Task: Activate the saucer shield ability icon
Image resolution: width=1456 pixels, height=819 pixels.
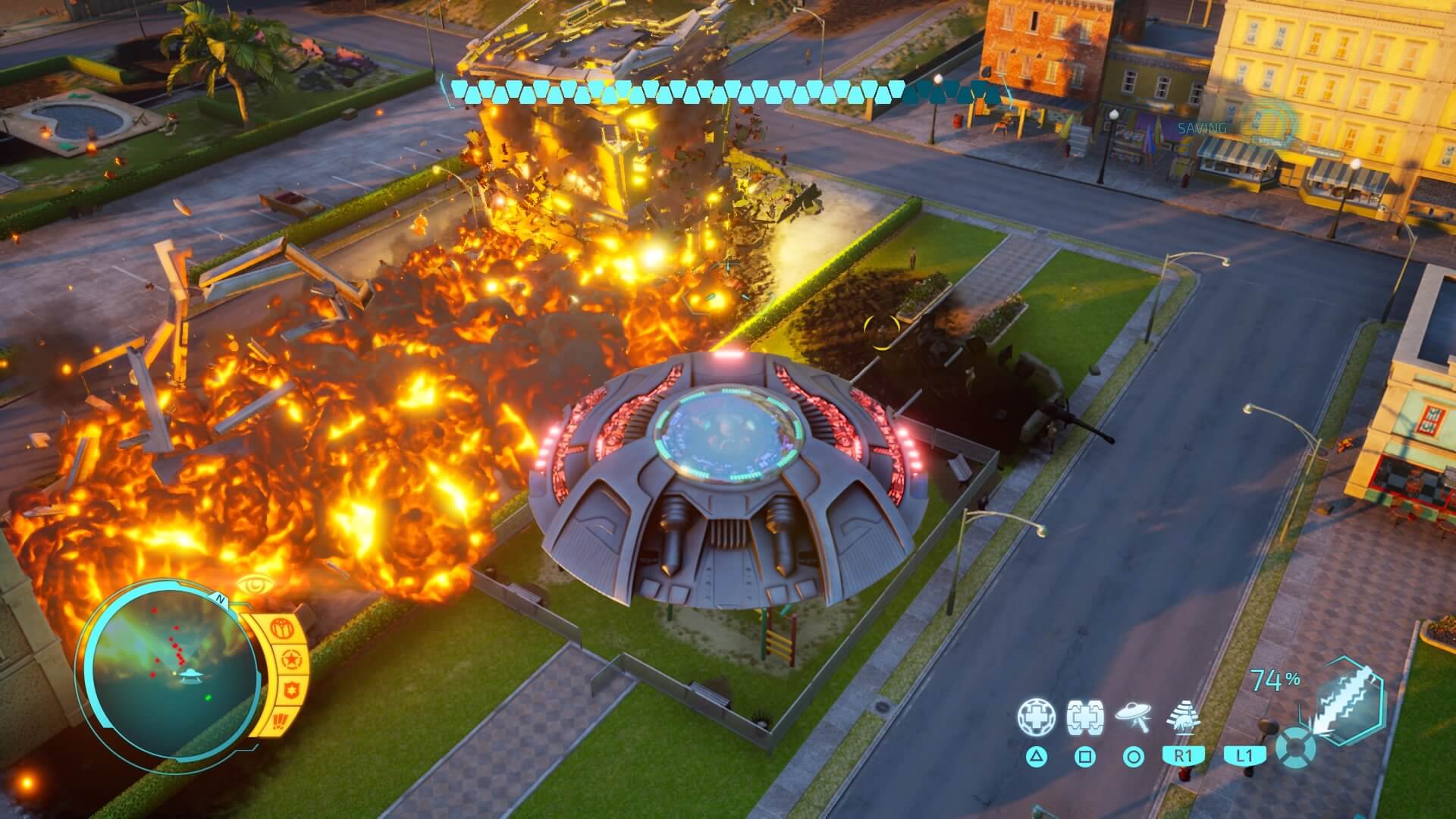Action: 1084,717
